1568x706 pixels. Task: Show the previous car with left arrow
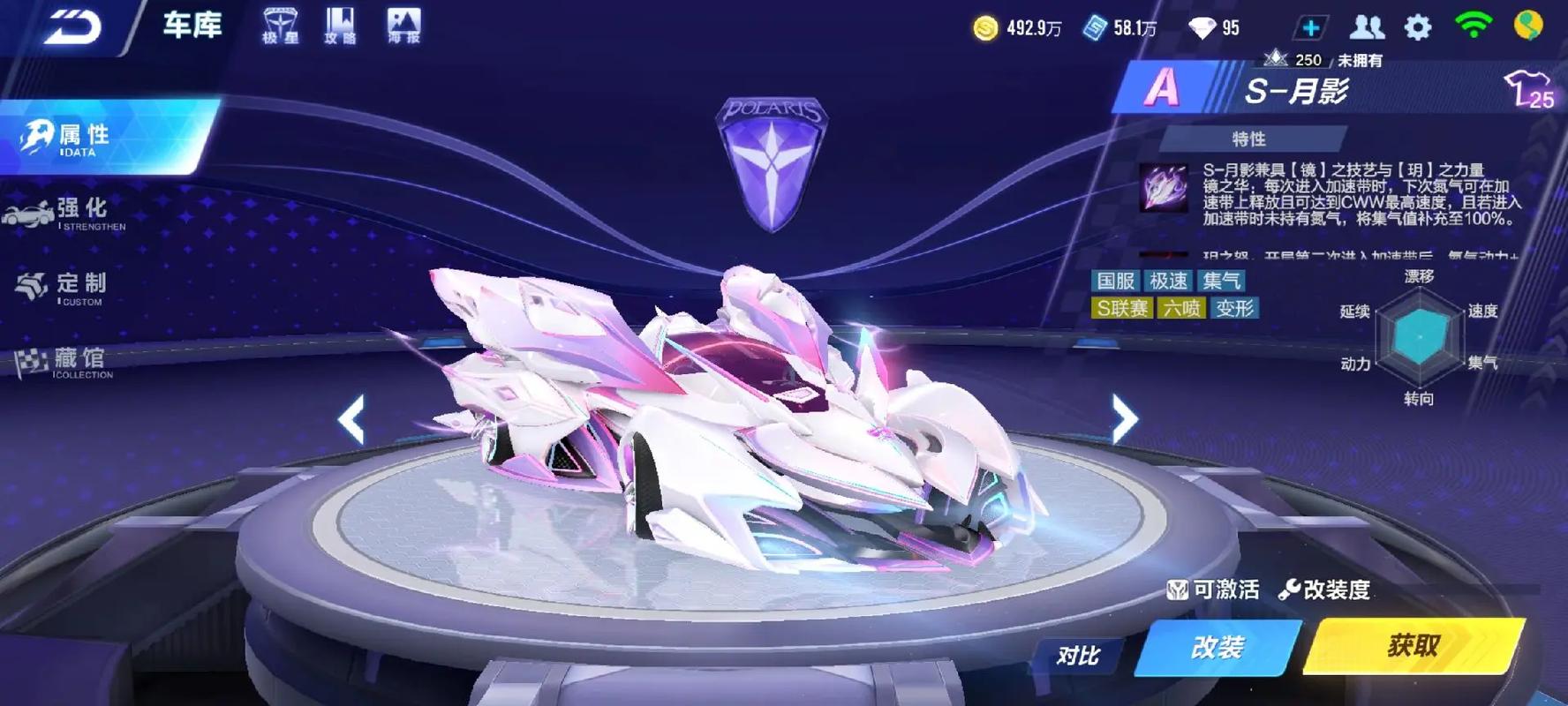point(351,418)
